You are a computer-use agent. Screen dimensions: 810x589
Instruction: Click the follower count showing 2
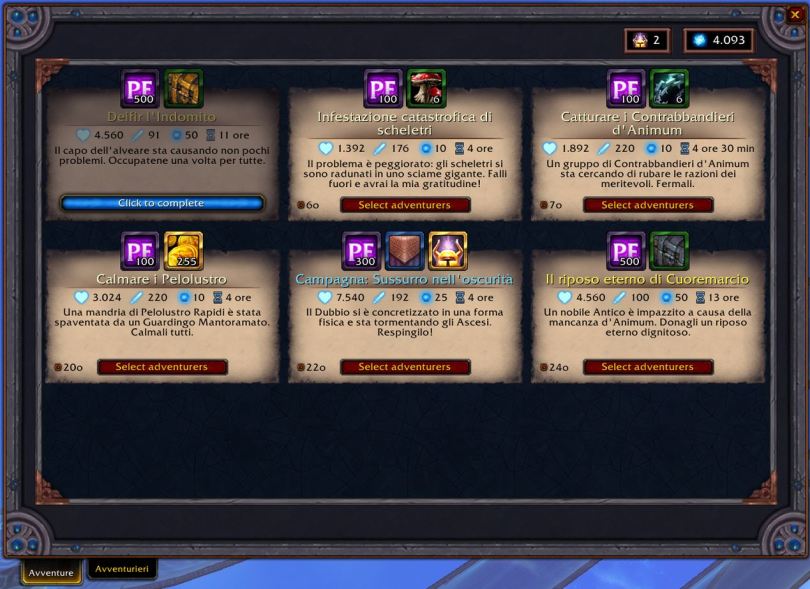click(x=647, y=40)
